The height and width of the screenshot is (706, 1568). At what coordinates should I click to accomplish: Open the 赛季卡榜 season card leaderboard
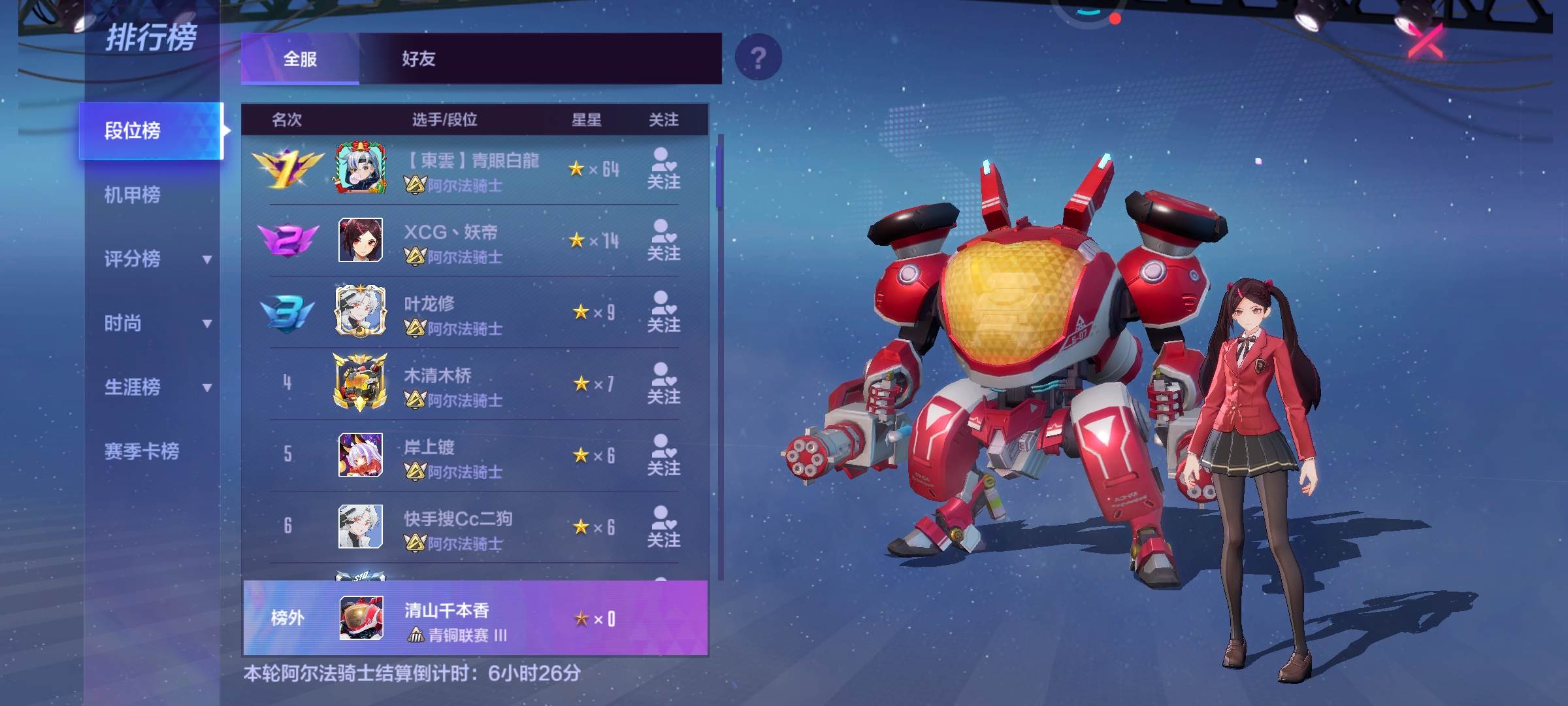[x=142, y=451]
